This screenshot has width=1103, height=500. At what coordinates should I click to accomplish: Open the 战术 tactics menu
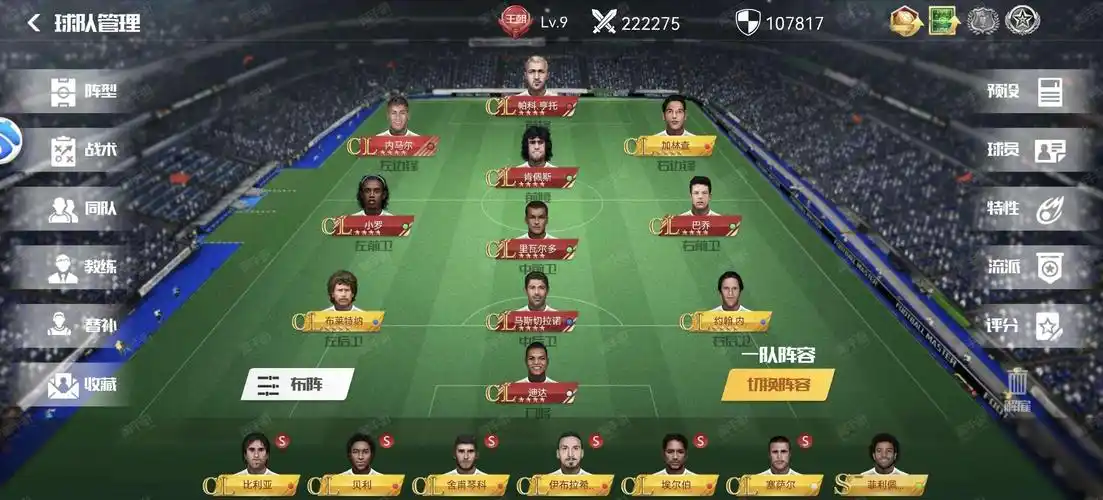85,150
